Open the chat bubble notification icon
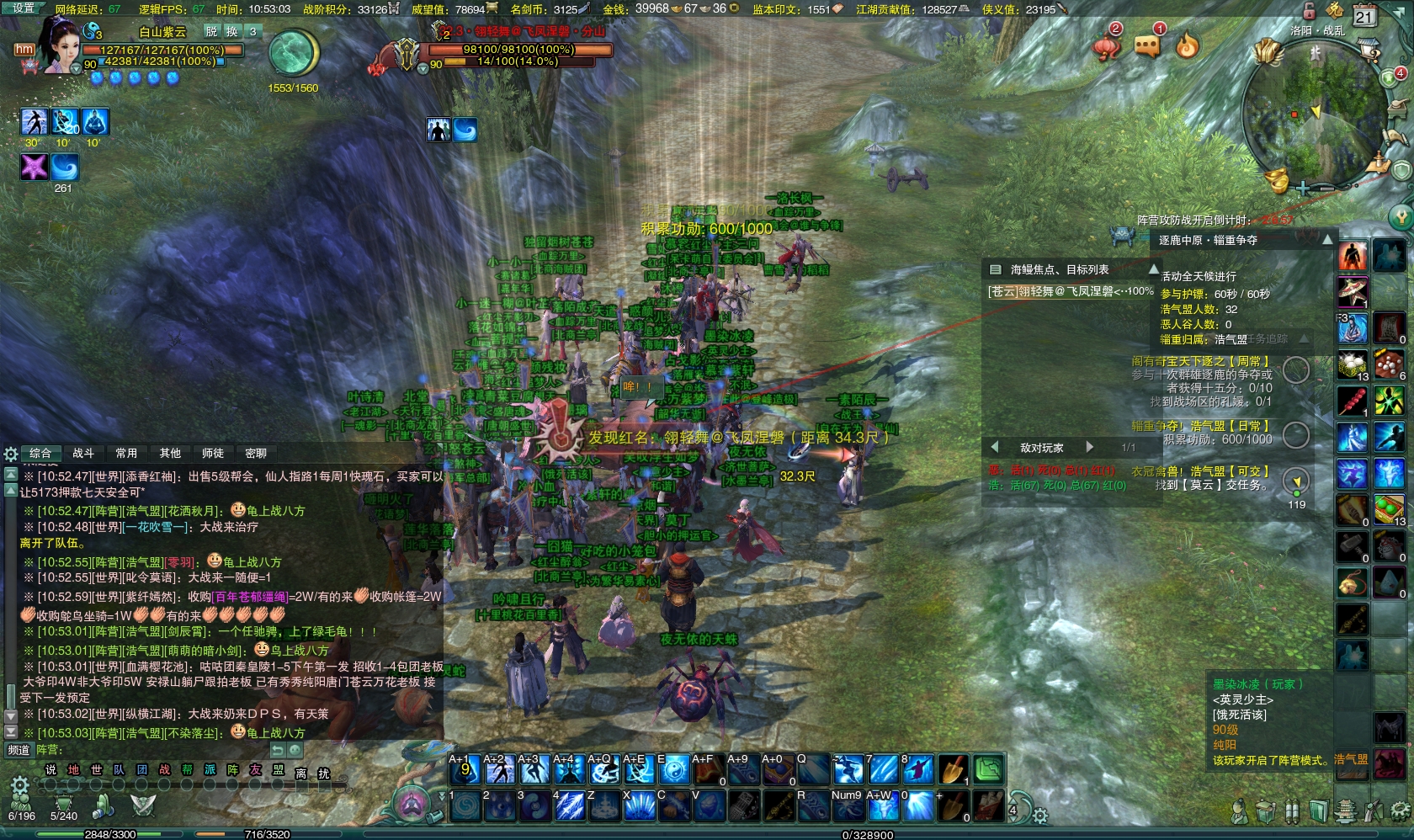This screenshot has height=840, width=1414. click(x=1147, y=45)
